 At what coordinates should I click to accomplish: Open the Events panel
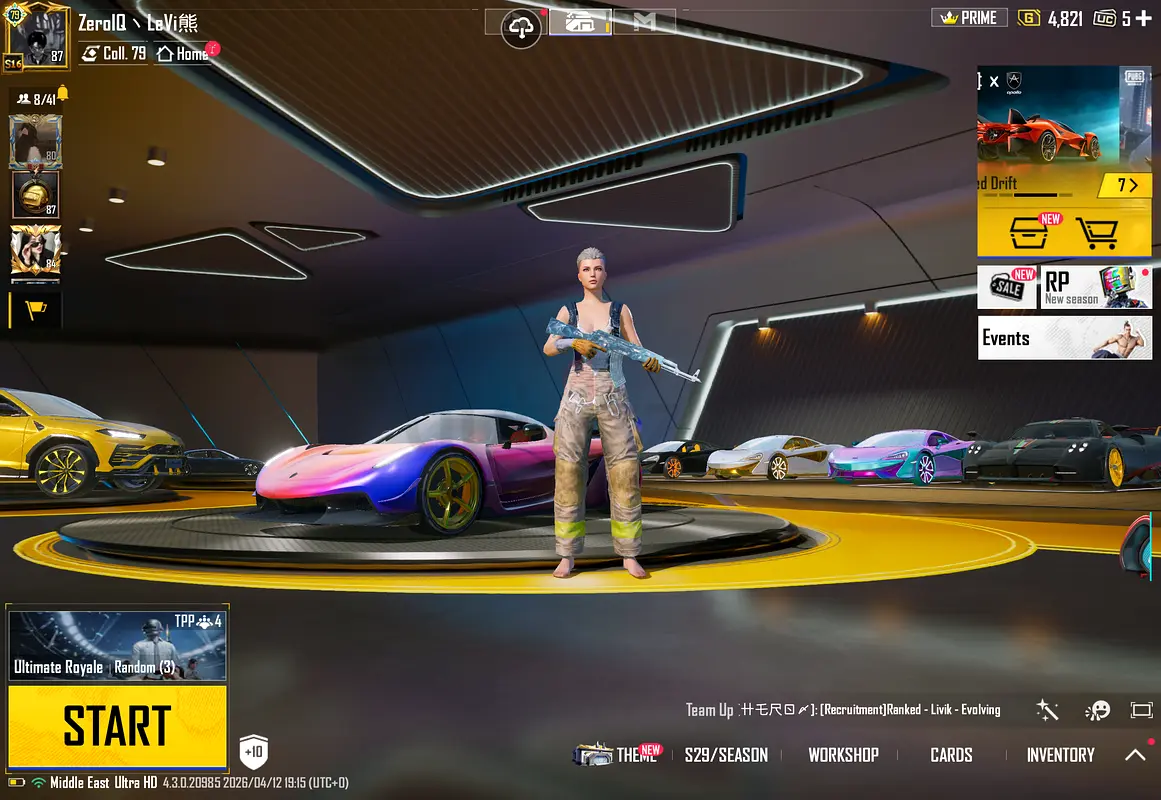coord(1064,338)
